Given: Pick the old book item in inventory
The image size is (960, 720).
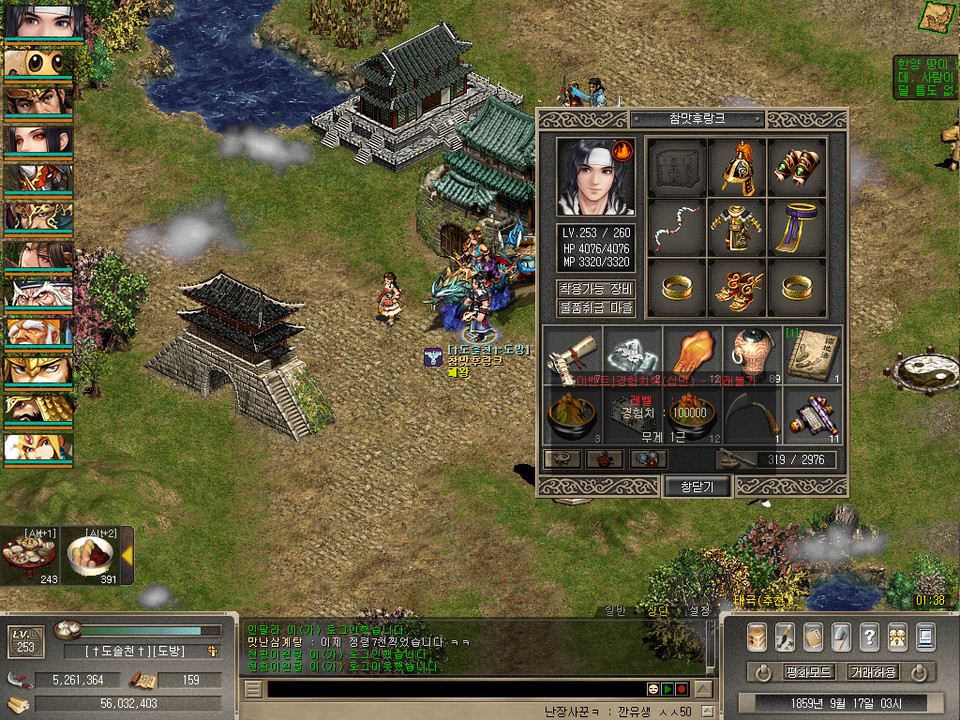Looking at the screenshot, I should (x=812, y=356).
